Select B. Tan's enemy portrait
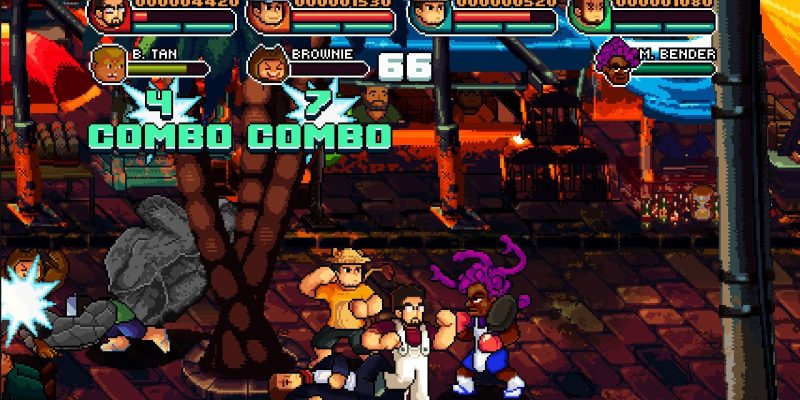 point(108,64)
